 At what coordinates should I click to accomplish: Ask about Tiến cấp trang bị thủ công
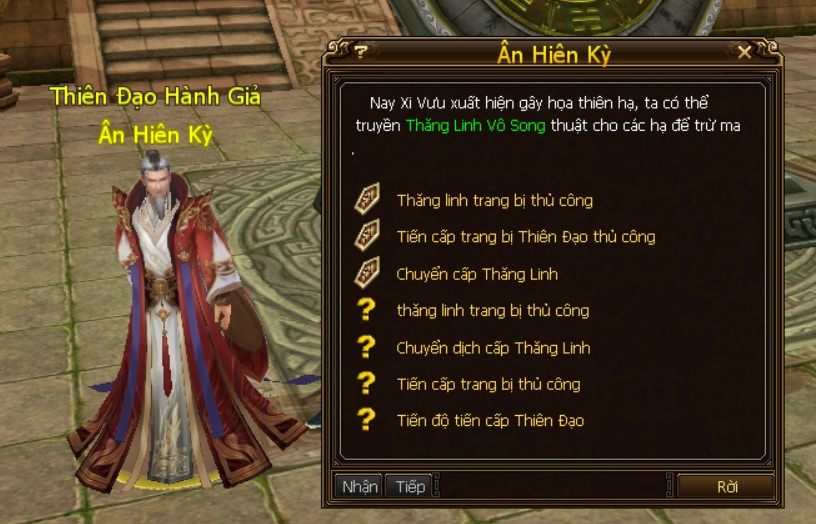487,384
